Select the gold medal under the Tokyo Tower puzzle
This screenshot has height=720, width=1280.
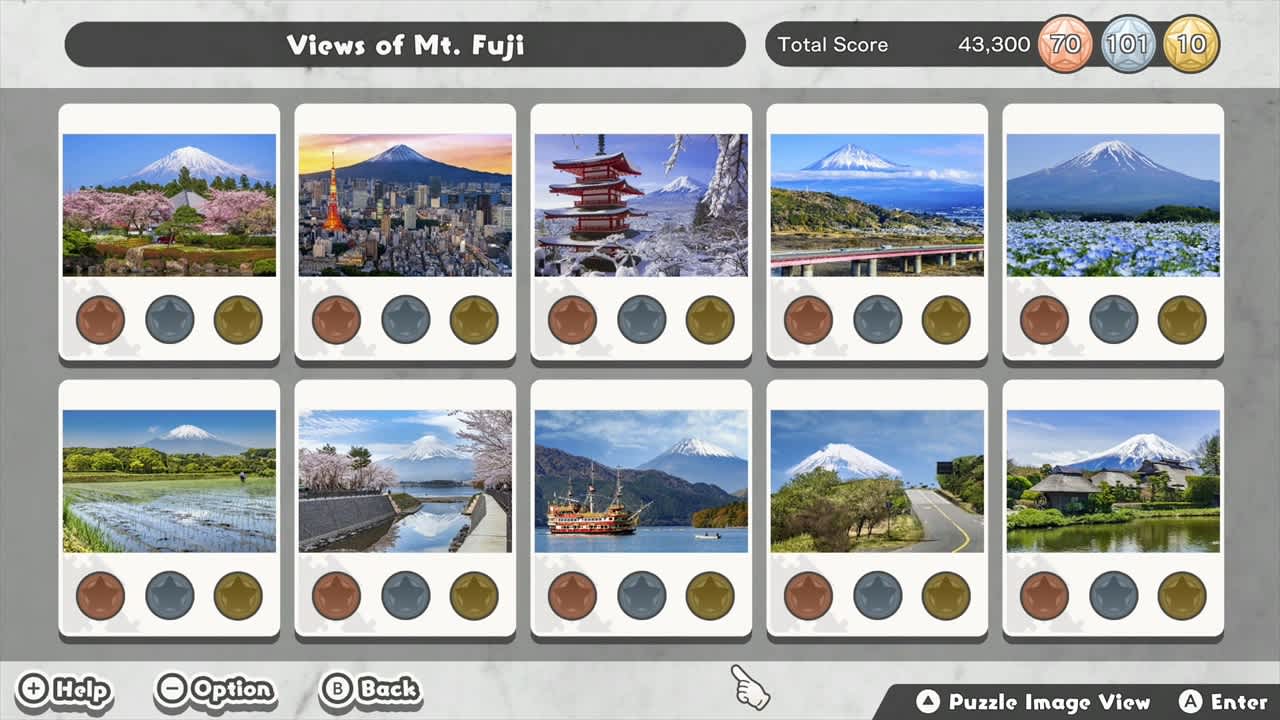(x=472, y=320)
